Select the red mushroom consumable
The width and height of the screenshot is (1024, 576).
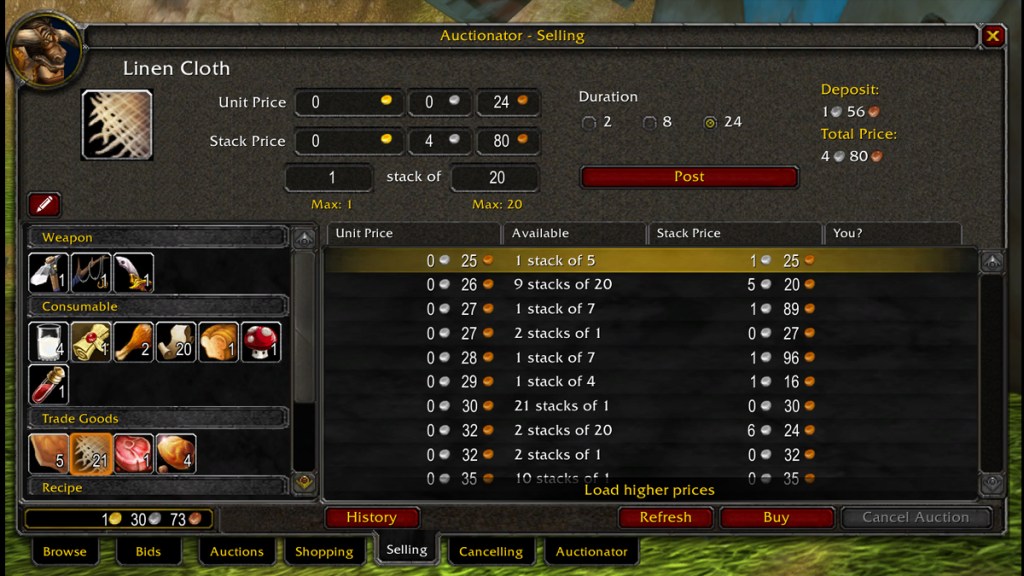pos(260,342)
